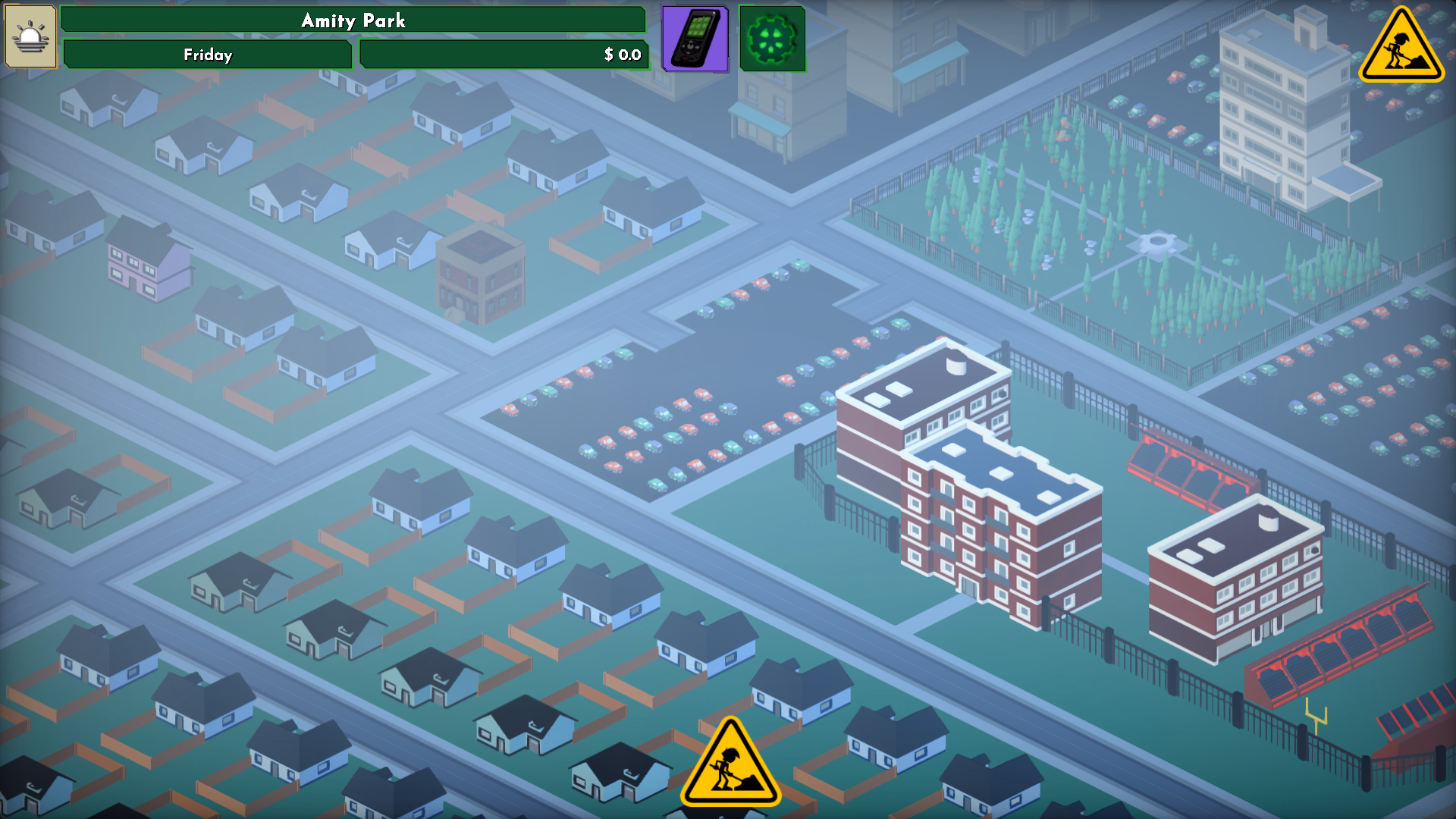This screenshot has width=1456, height=819.
Task: Open the Amity Park city name banner
Action: click(354, 20)
